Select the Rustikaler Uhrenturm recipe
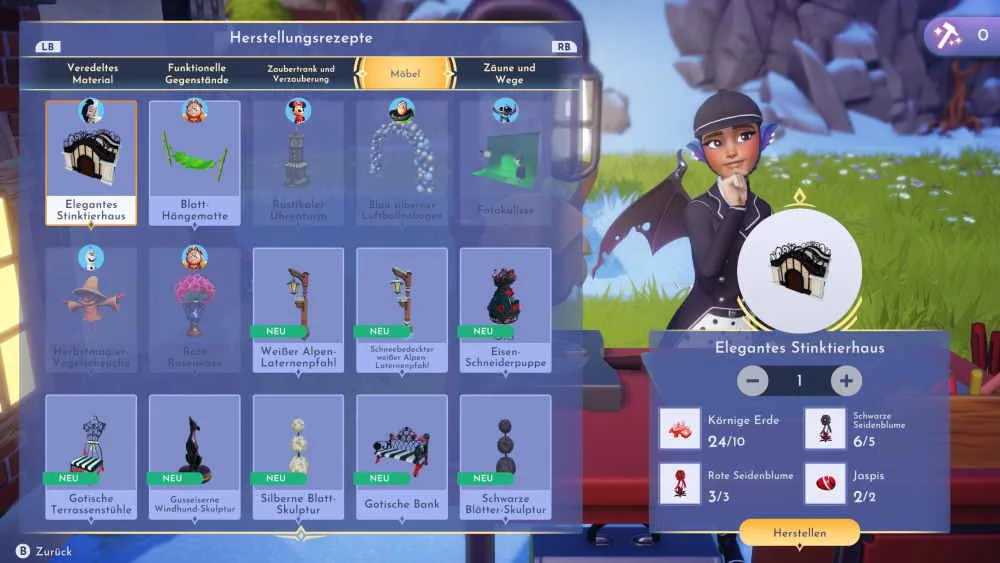Screen dimensions: 1000x563 click(298, 162)
